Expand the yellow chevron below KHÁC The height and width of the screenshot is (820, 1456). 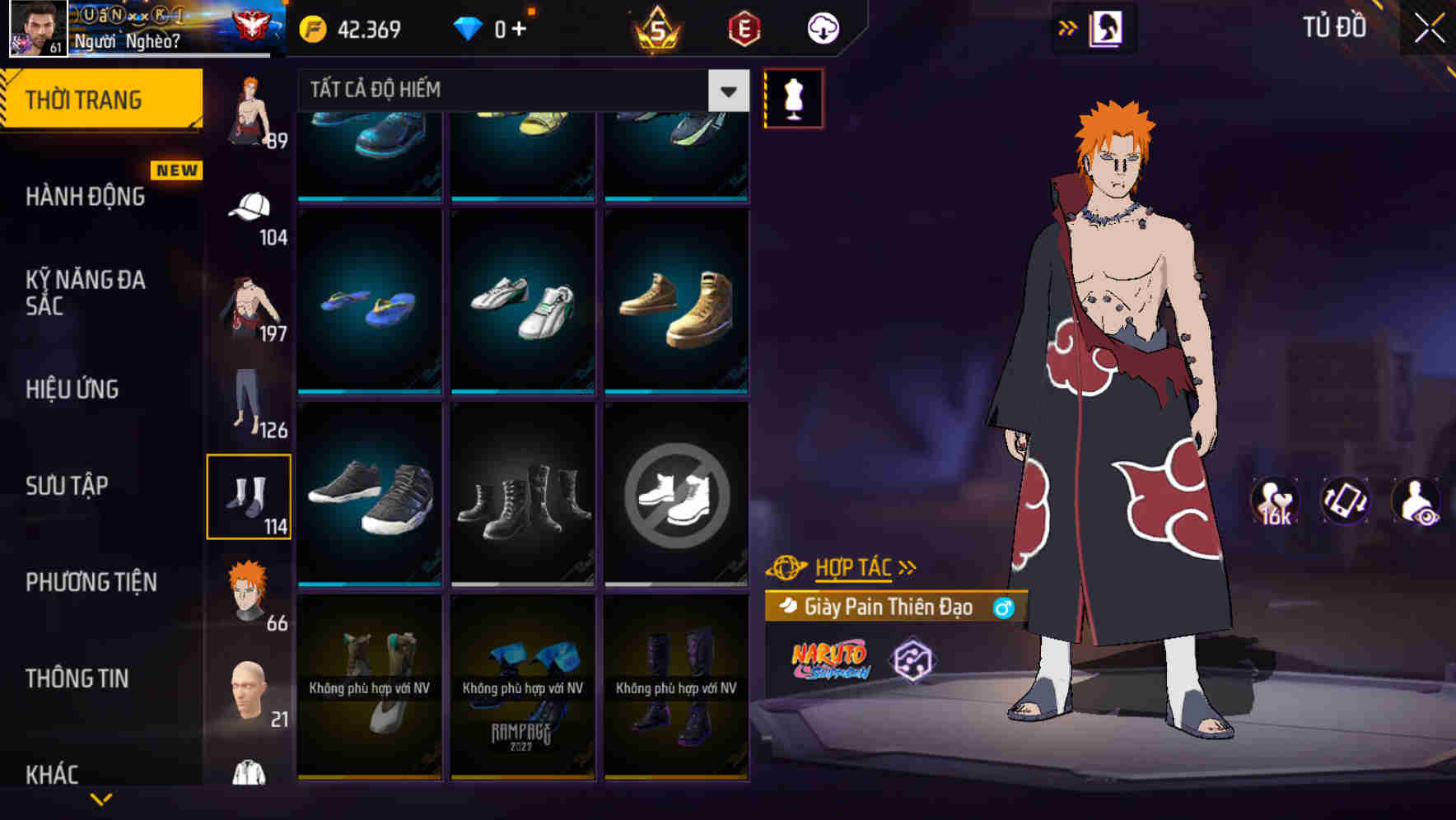[x=102, y=799]
